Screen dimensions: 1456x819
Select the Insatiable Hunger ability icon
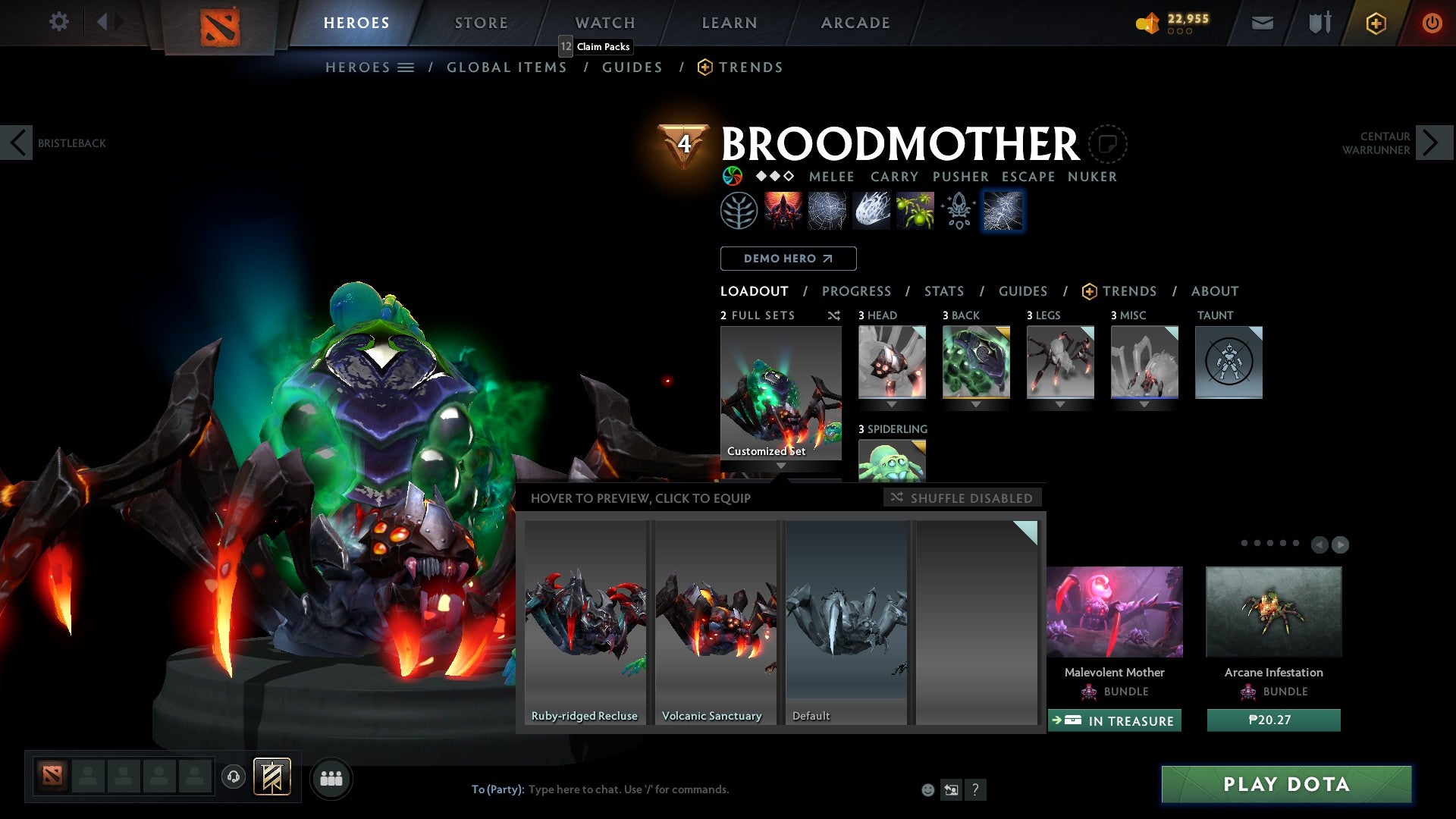point(782,210)
